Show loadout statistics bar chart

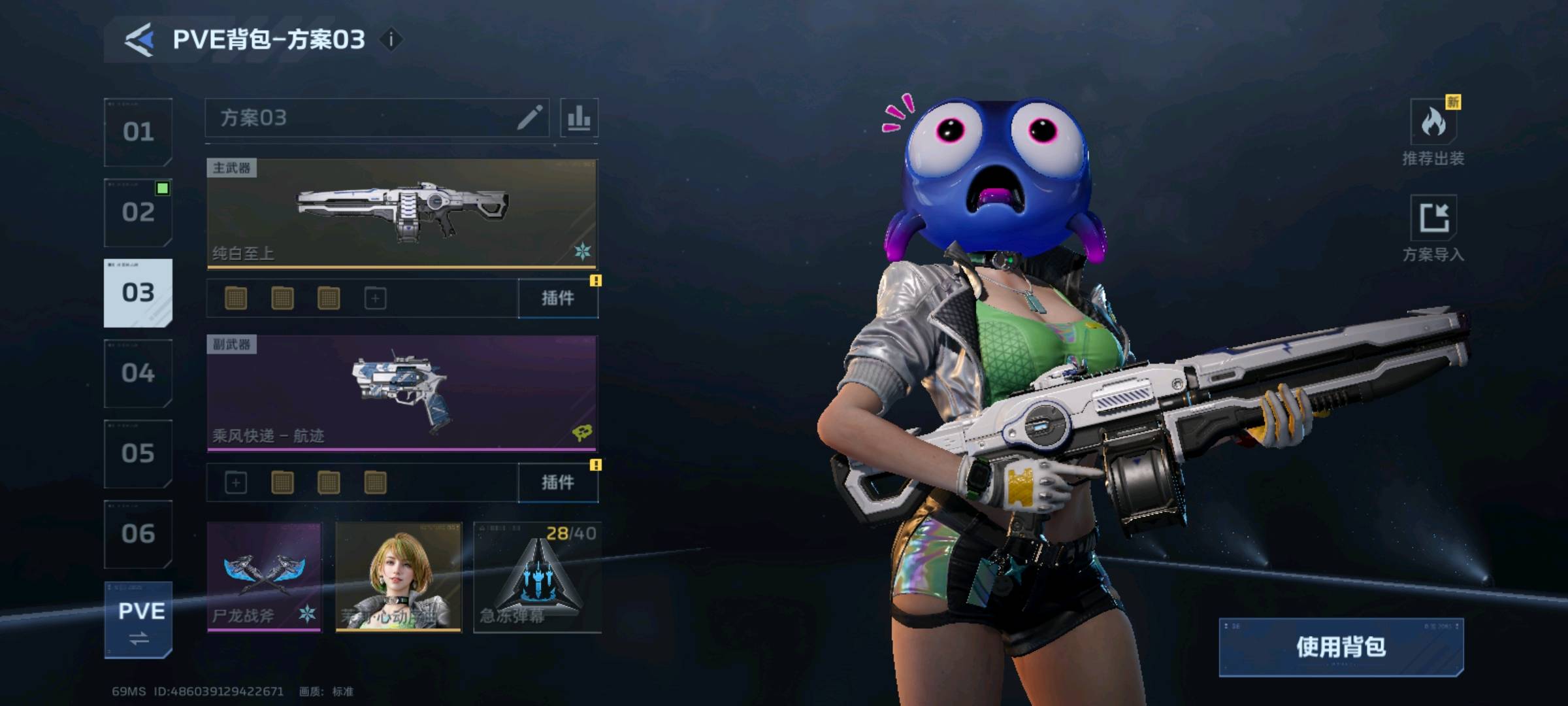(x=579, y=118)
